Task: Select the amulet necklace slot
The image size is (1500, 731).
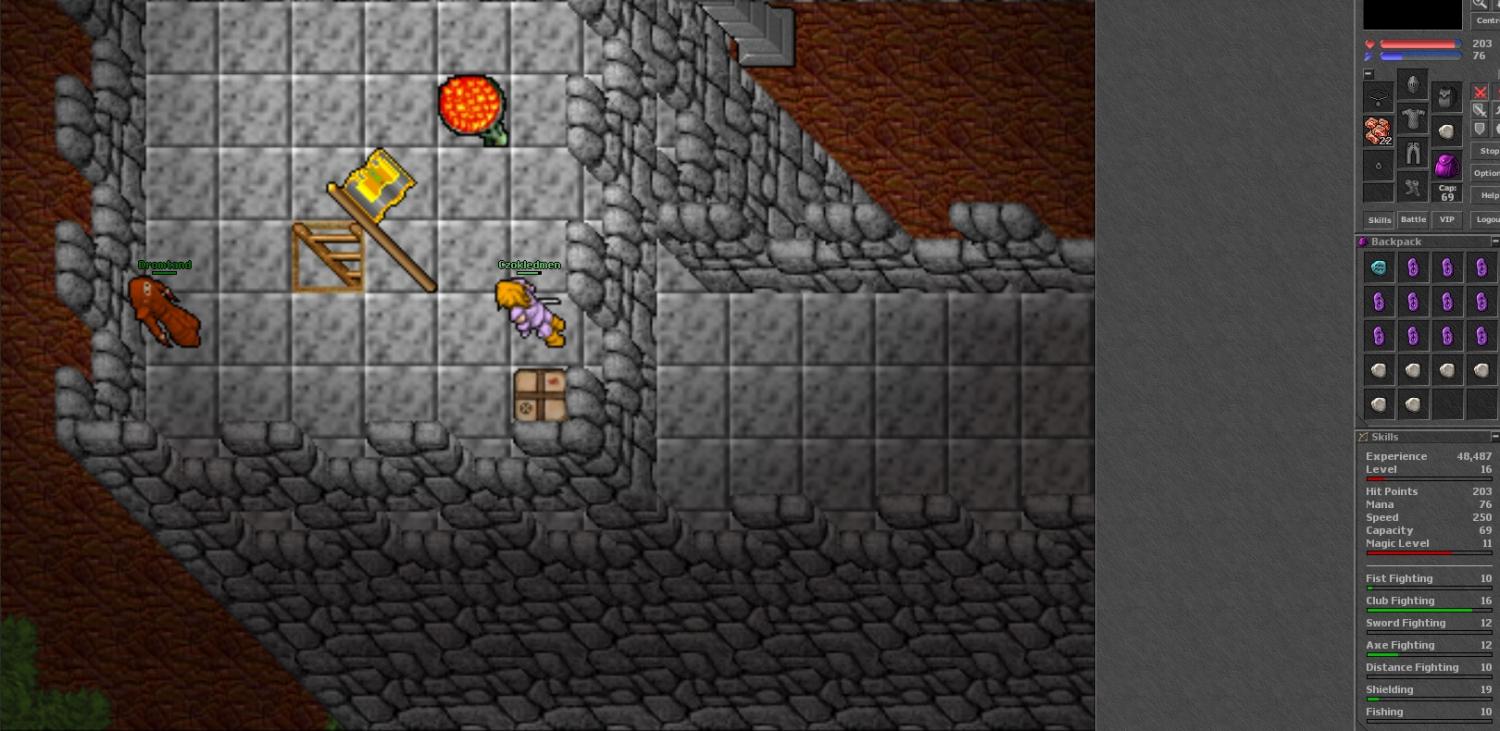Action: (x=1378, y=98)
